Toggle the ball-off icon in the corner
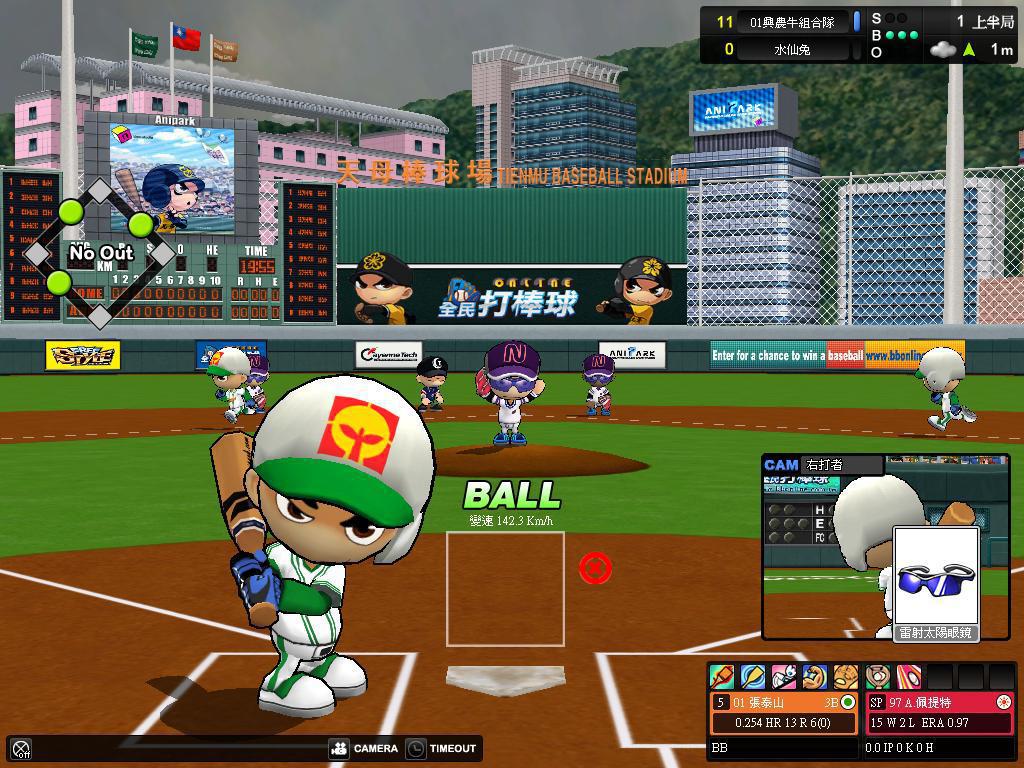This screenshot has height=768, width=1024. tap(21, 748)
